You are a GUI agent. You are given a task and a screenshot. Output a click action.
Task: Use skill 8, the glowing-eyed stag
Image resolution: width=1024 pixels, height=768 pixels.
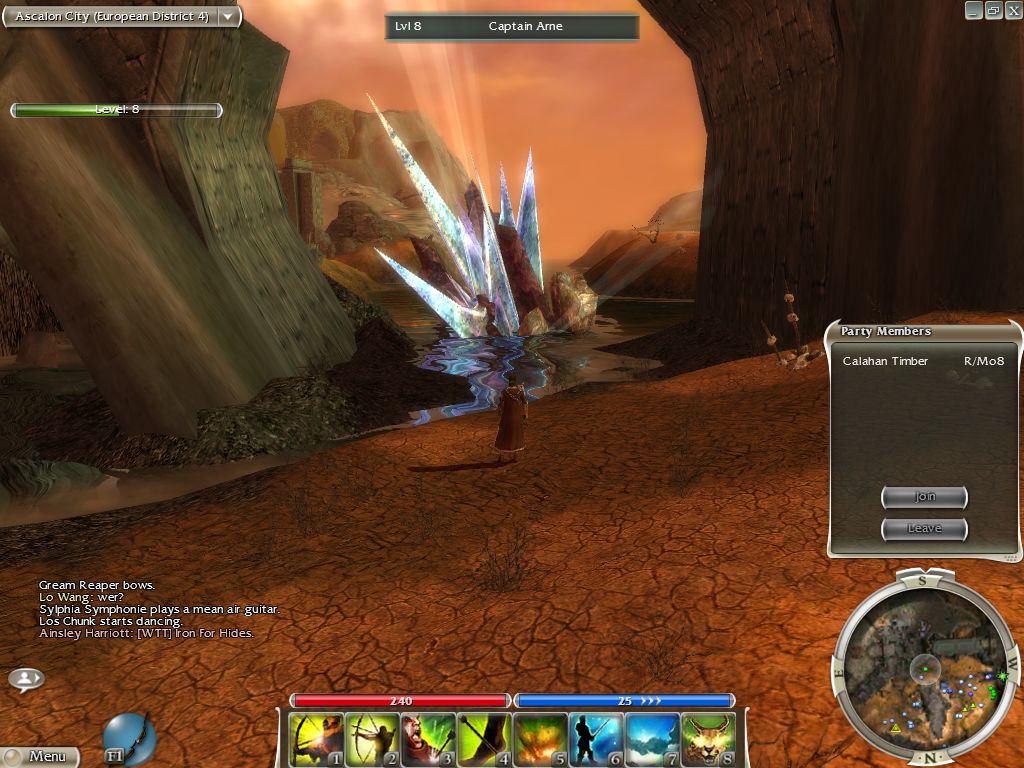[x=709, y=740]
